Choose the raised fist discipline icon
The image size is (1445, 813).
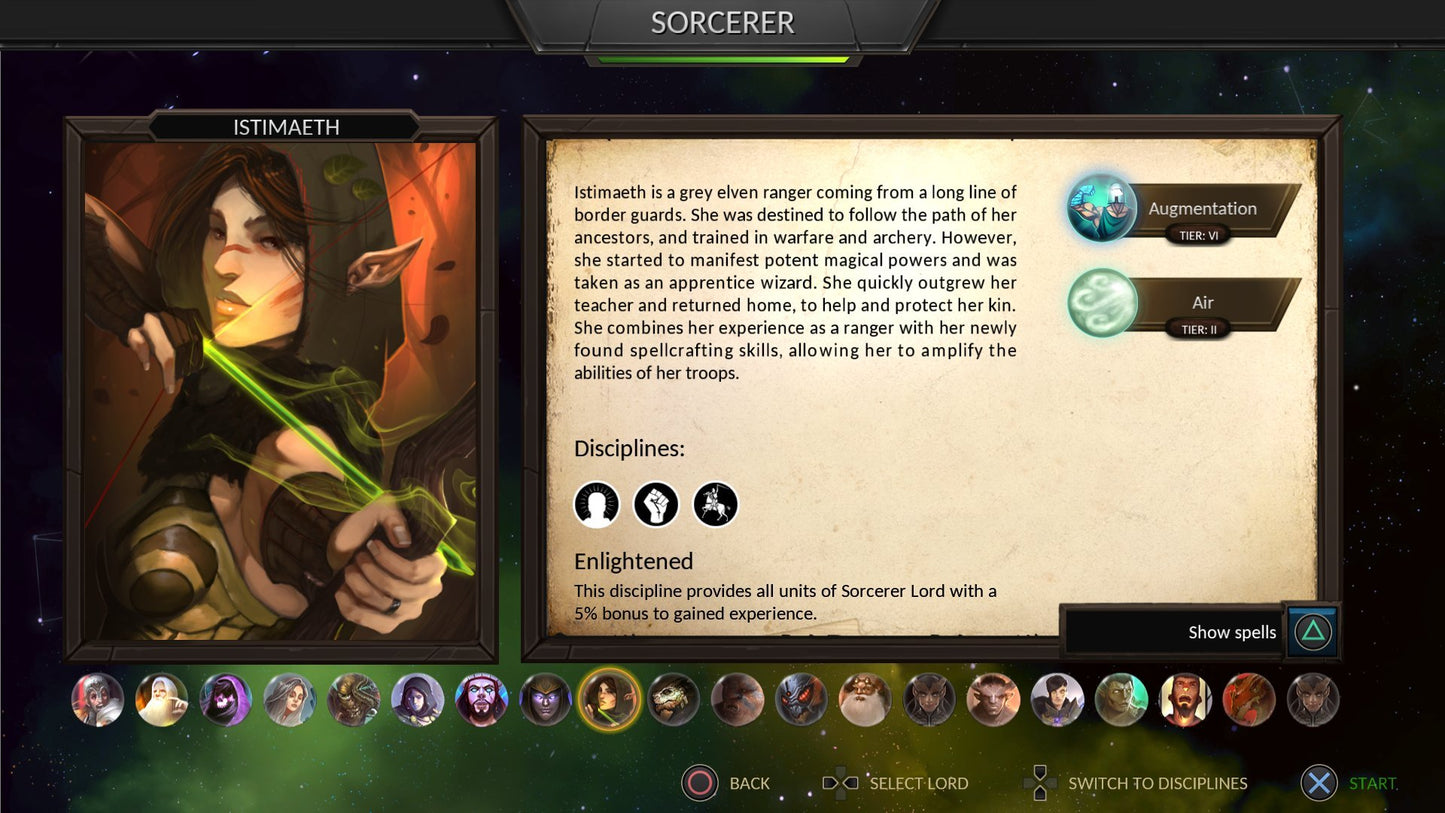point(656,504)
